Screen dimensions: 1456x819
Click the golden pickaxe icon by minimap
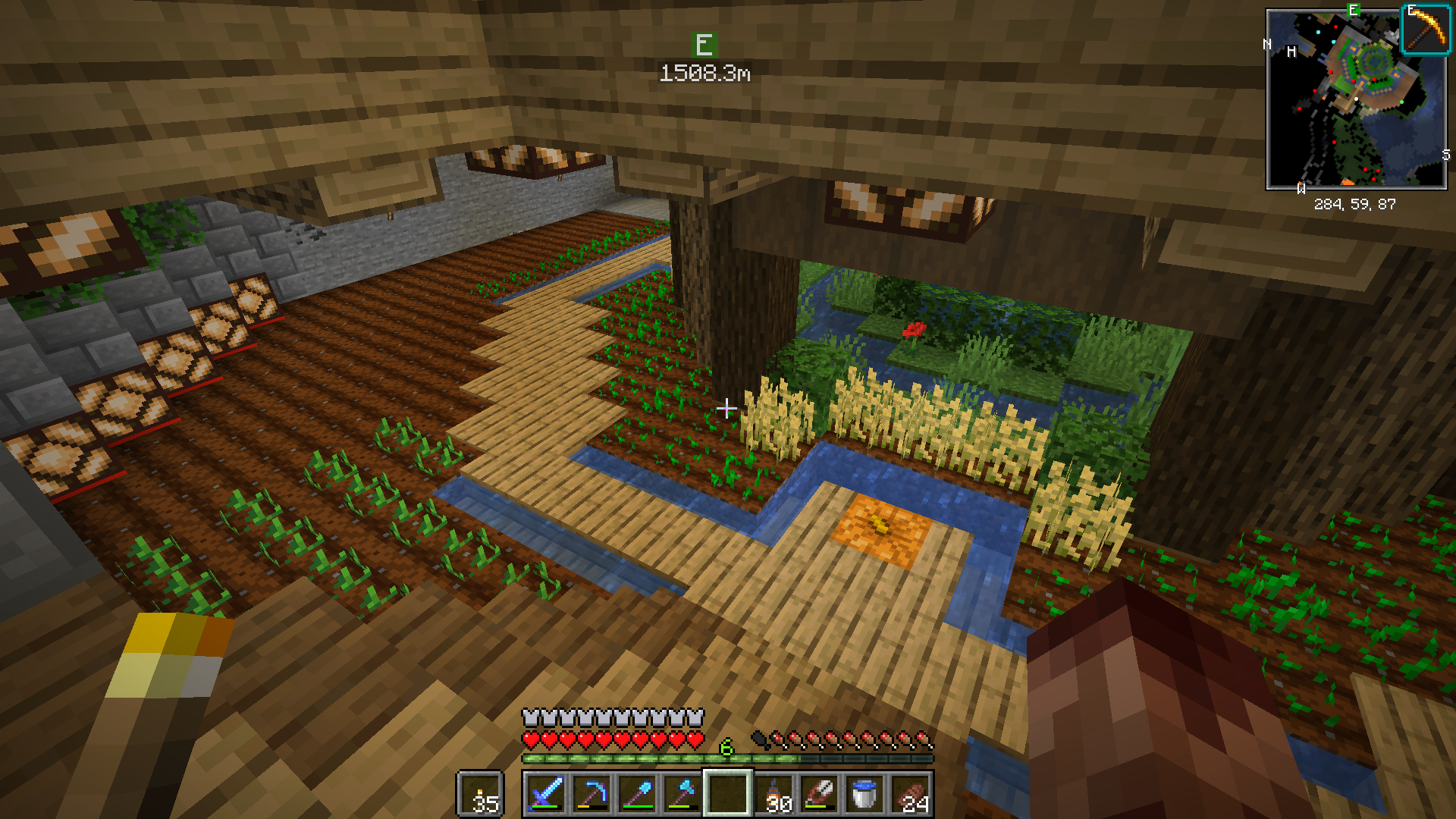(1425, 29)
